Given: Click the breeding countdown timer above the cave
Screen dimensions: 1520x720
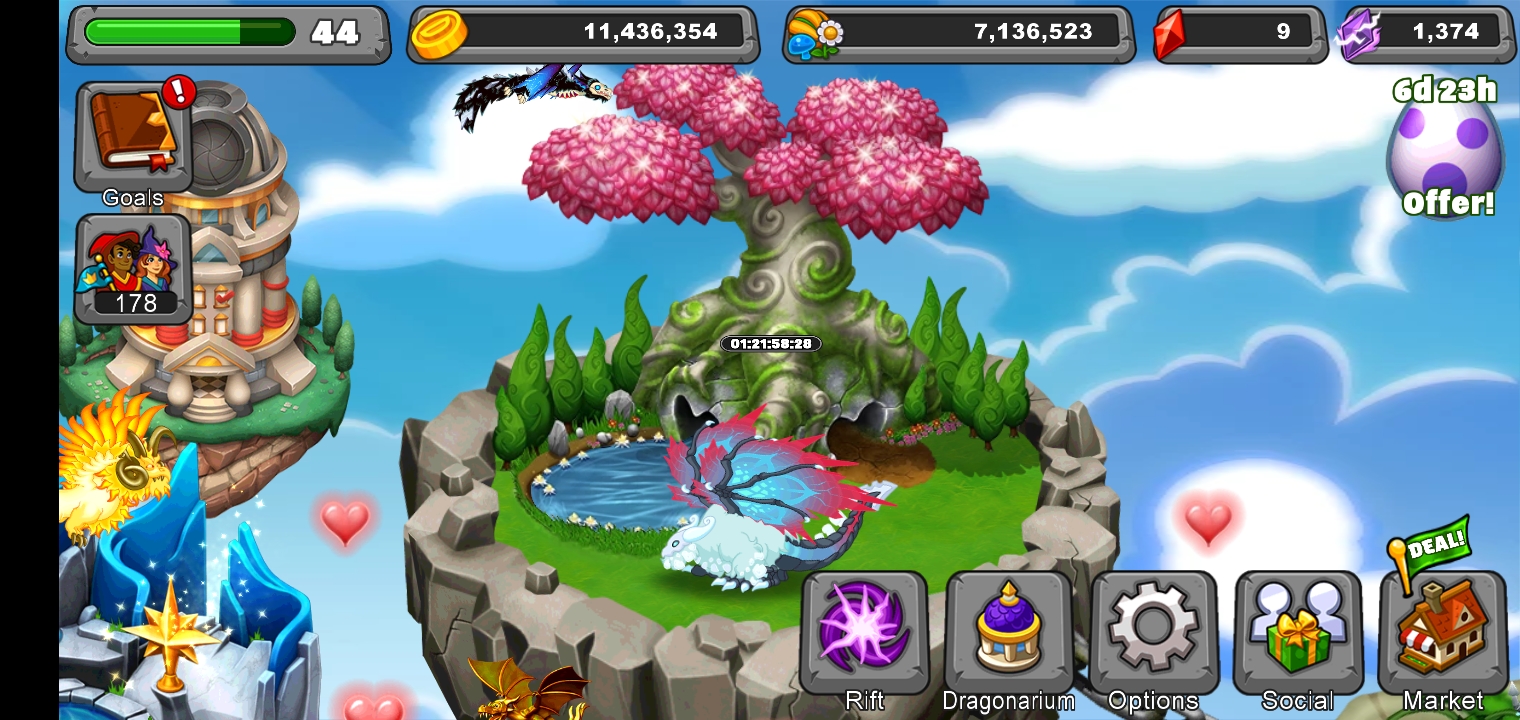Looking at the screenshot, I should 770,344.
